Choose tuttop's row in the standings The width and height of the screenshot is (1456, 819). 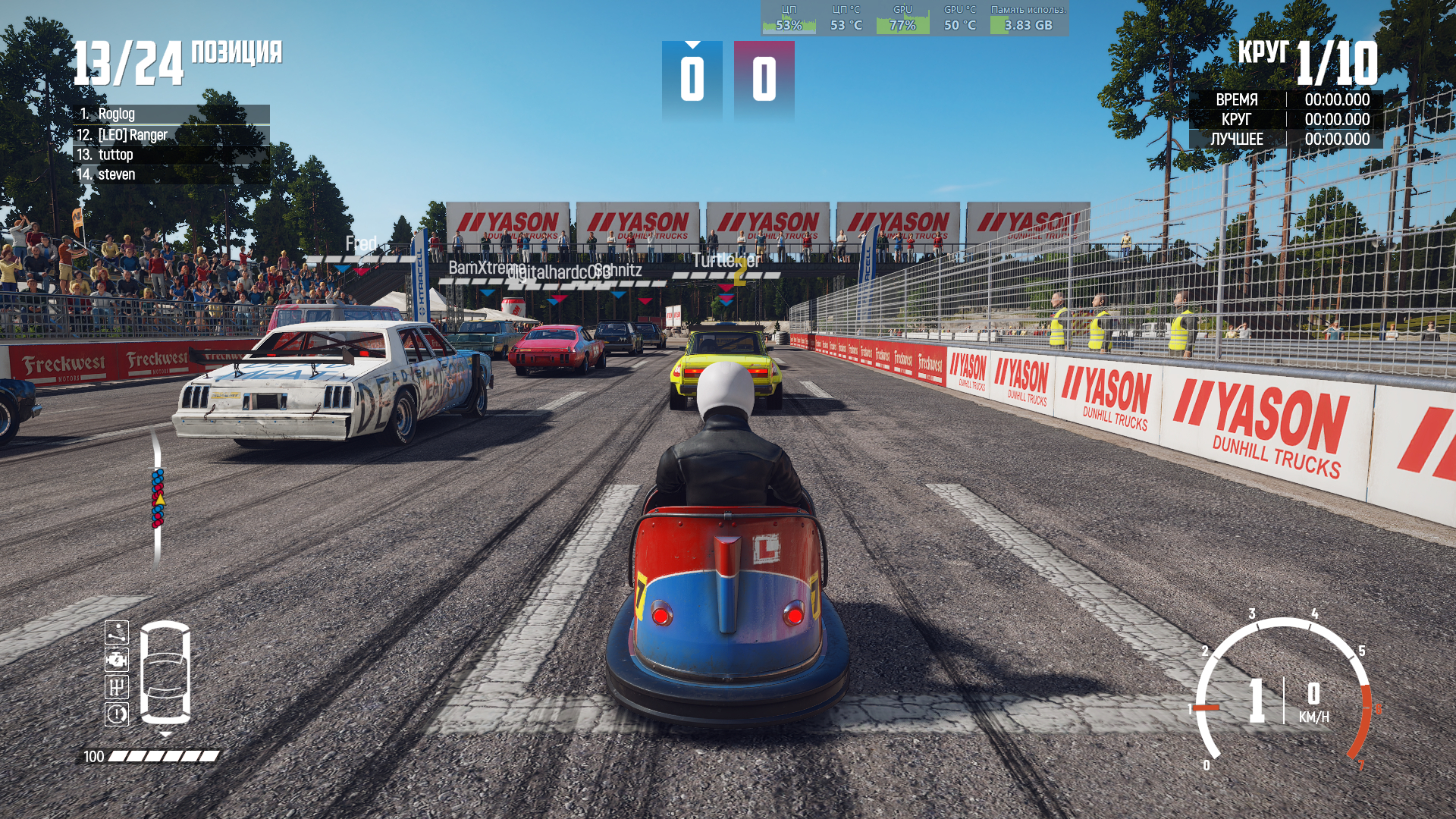click(171, 155)
